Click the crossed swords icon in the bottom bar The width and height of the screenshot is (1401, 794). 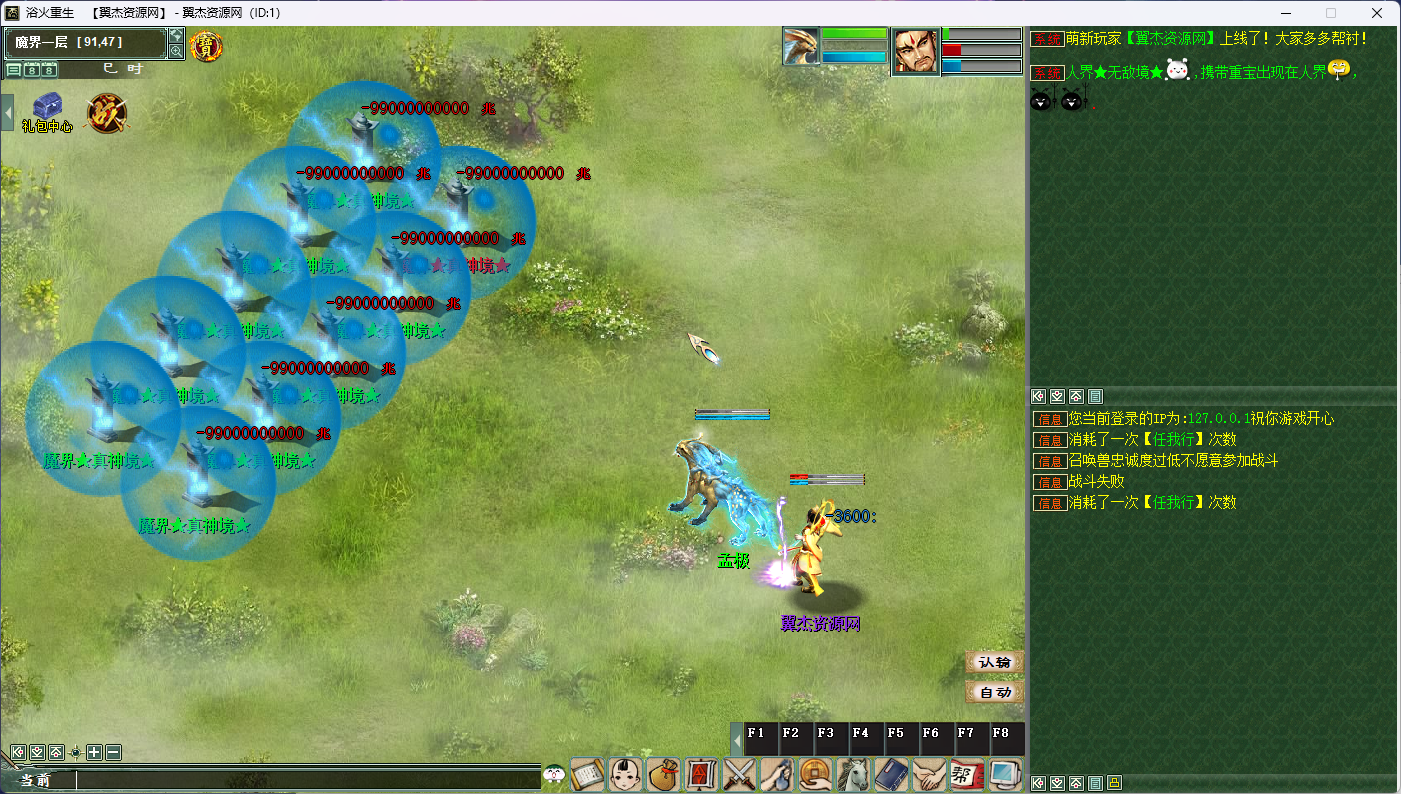pos(739,775)
